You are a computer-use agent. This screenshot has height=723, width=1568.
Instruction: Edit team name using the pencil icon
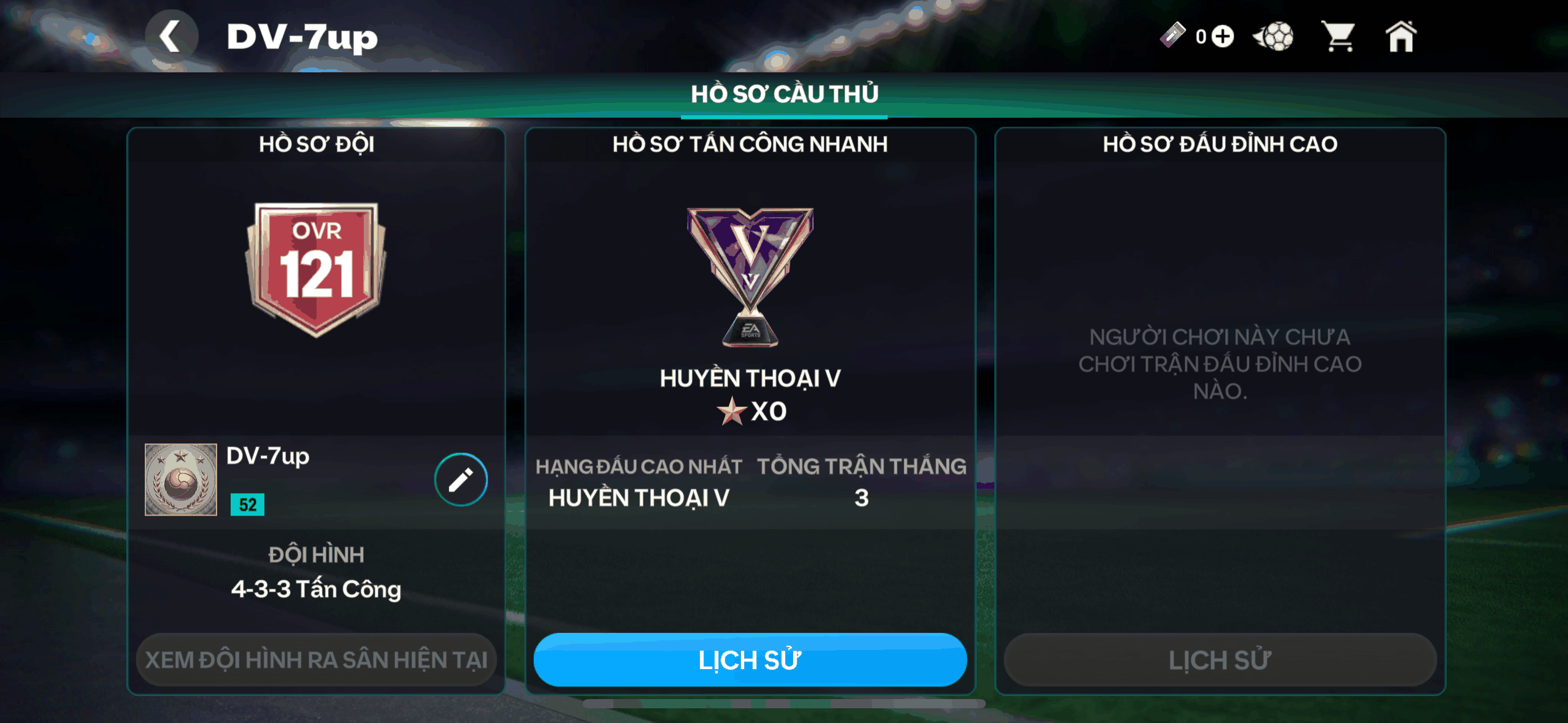point(460,480)
